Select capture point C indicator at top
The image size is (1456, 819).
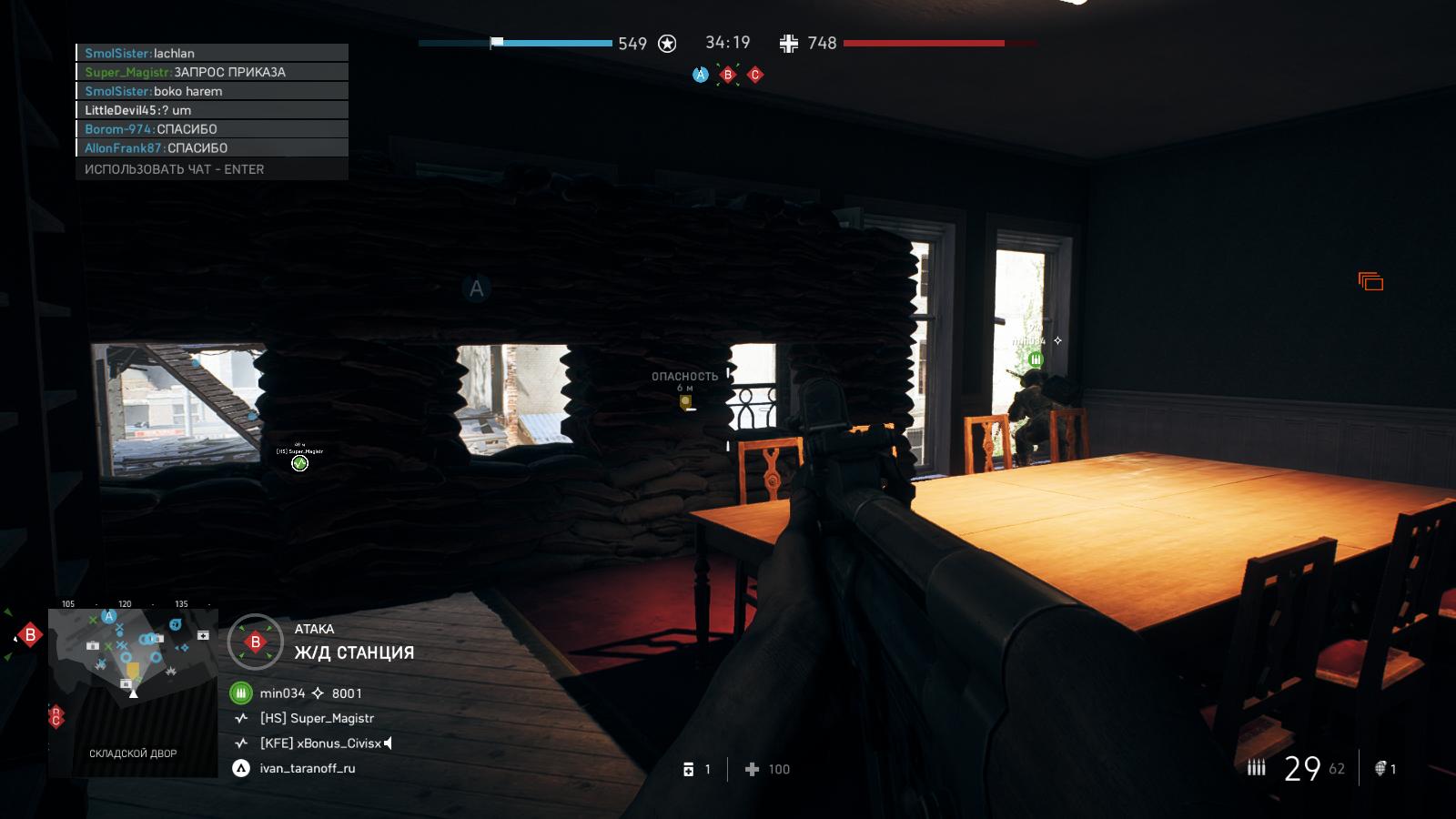pyautogui.click(x=754, y=75)
